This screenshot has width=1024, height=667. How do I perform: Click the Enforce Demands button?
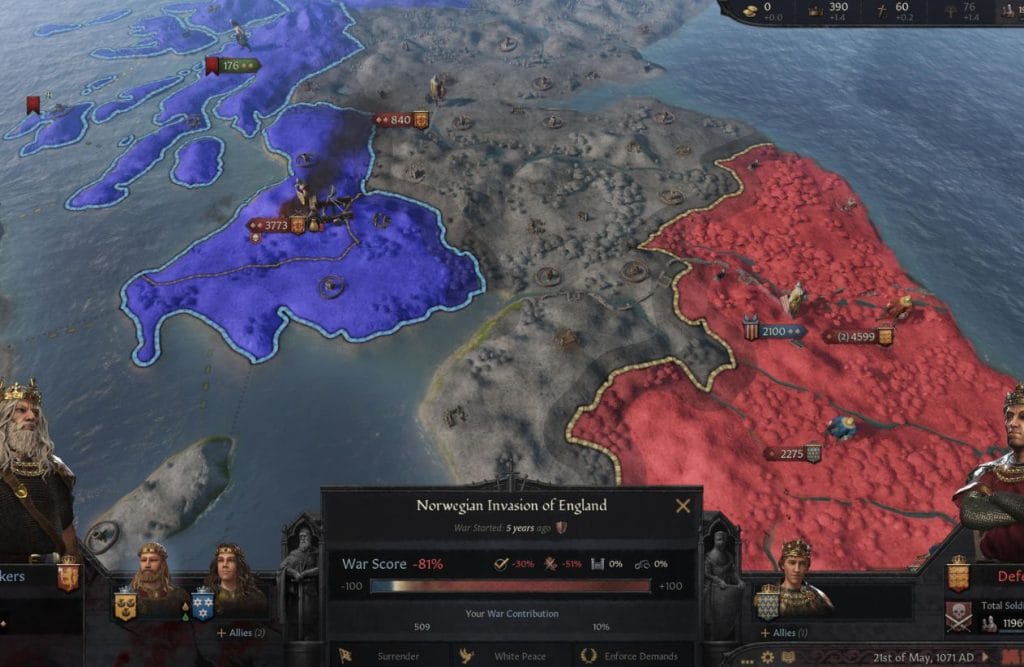(632, 656)
